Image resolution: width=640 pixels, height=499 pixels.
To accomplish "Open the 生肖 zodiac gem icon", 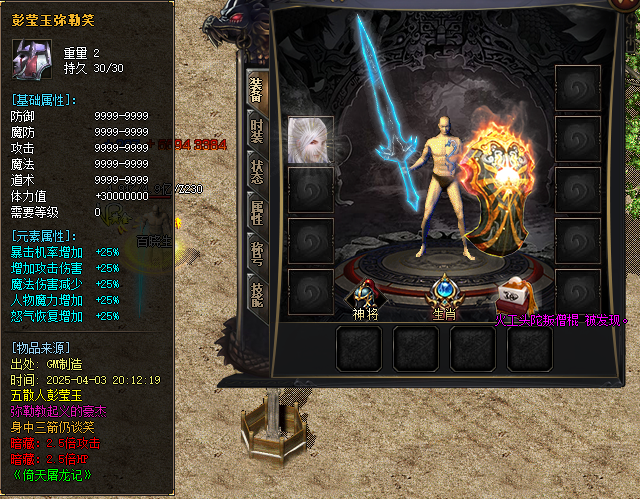I will 444,292.
